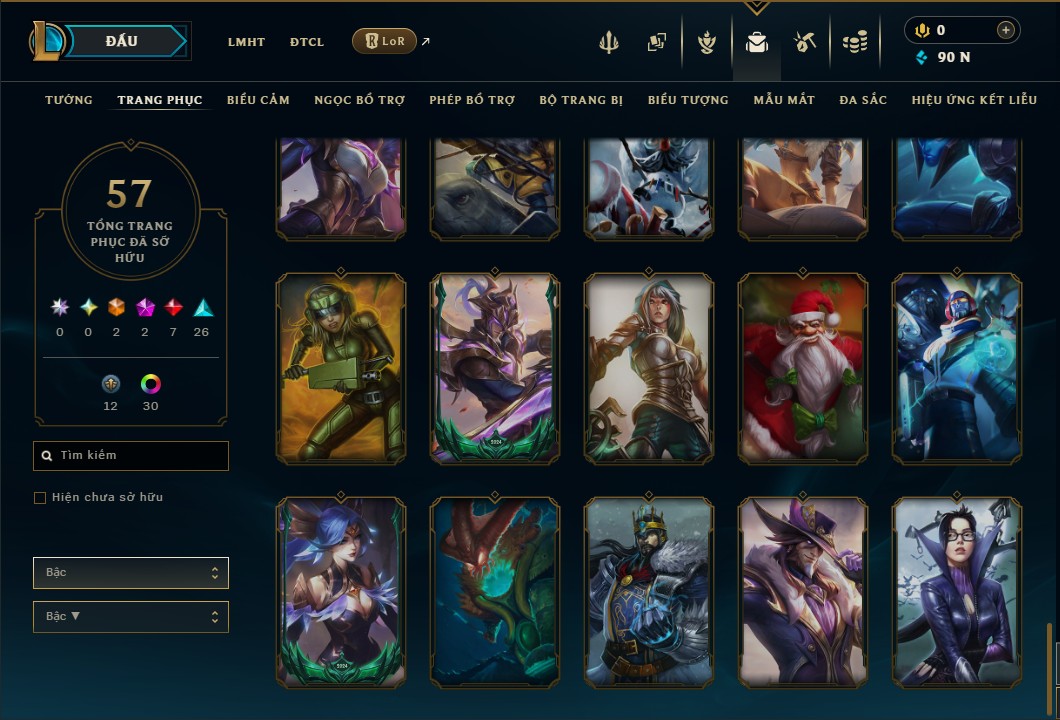Open the upper Bậc dropdown
1060x720 pixels.
131,573
